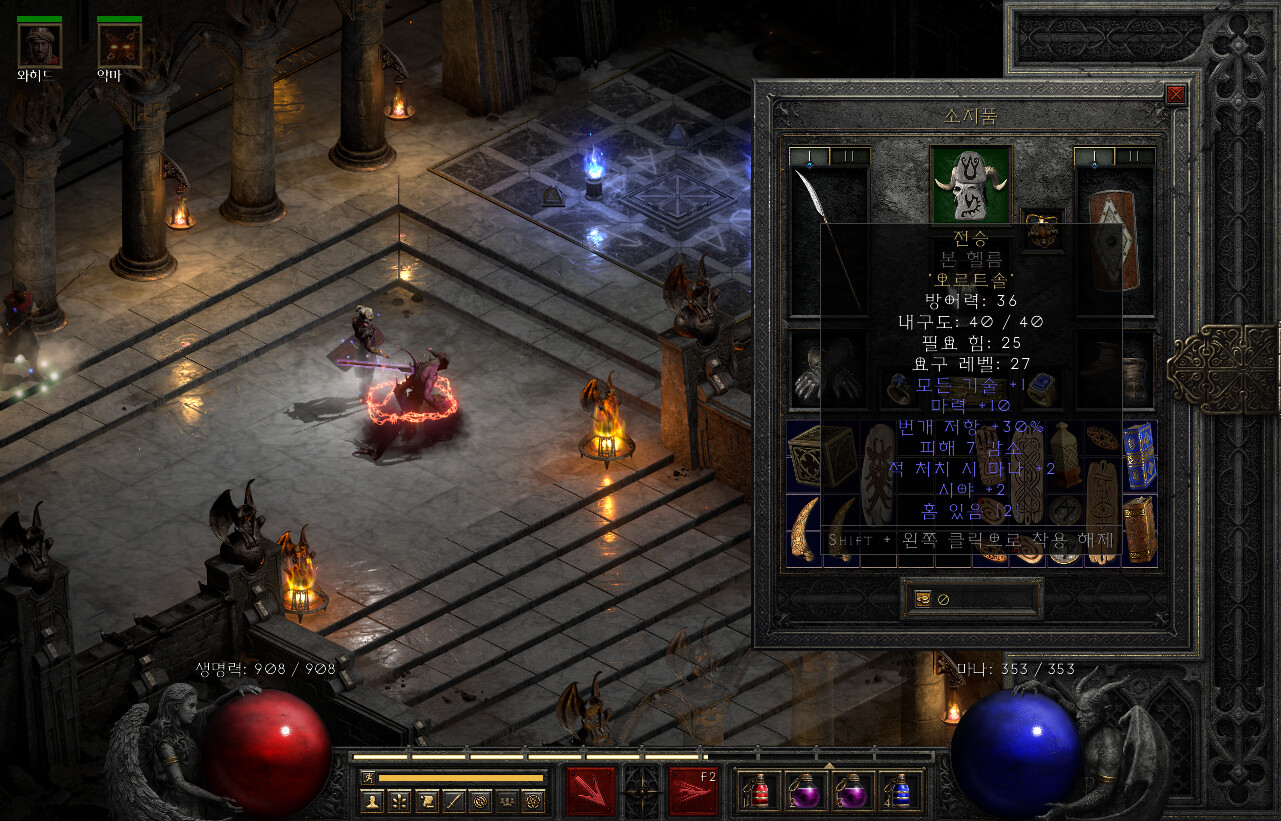
Task: Close the inventory panel with red X
Action: [x=1175, y=94]
